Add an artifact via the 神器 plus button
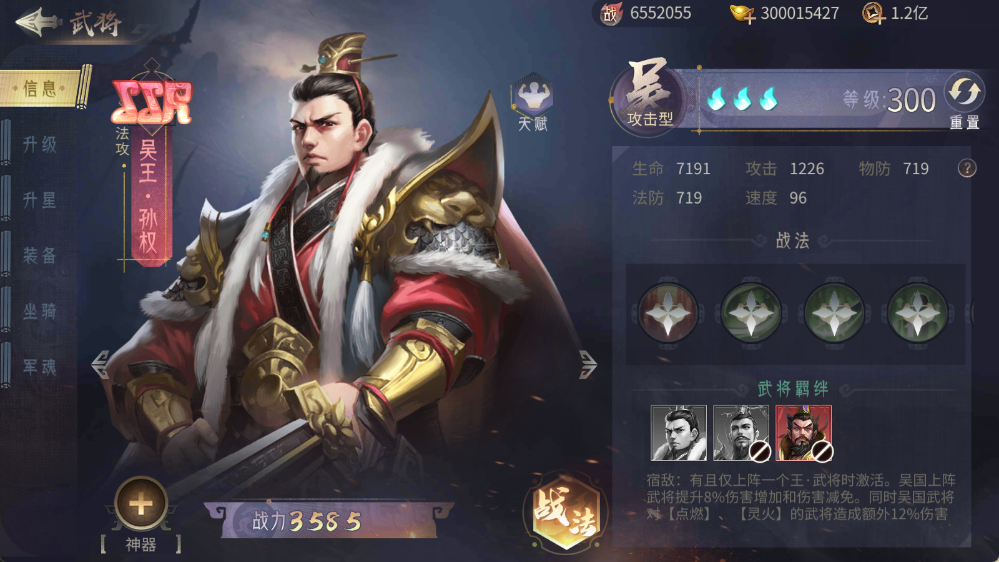 point(141,504)
